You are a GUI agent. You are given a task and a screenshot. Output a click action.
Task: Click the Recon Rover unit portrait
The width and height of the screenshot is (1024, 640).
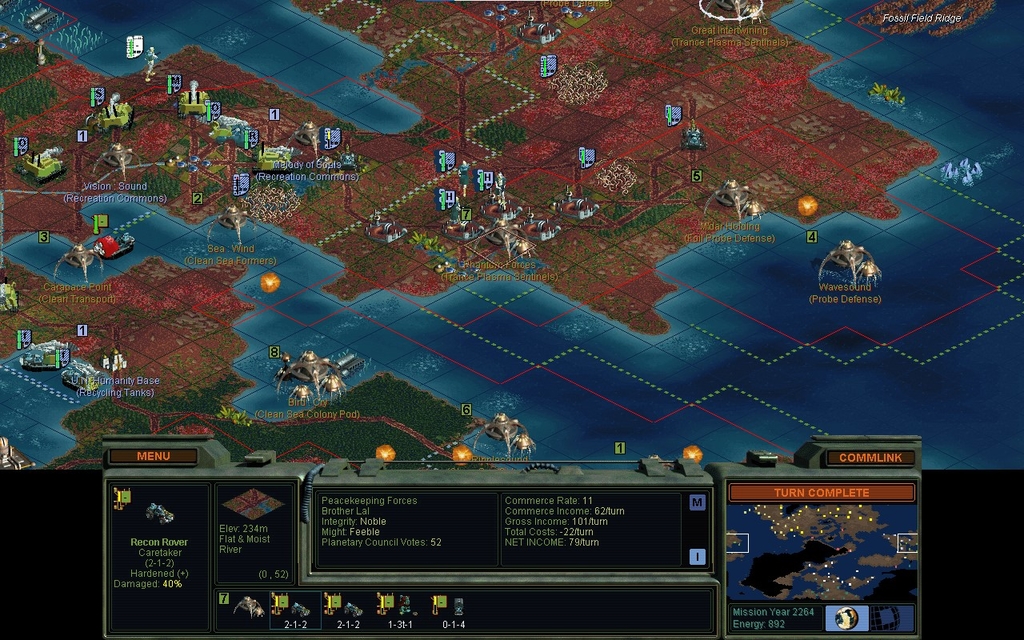pos(159,514)
